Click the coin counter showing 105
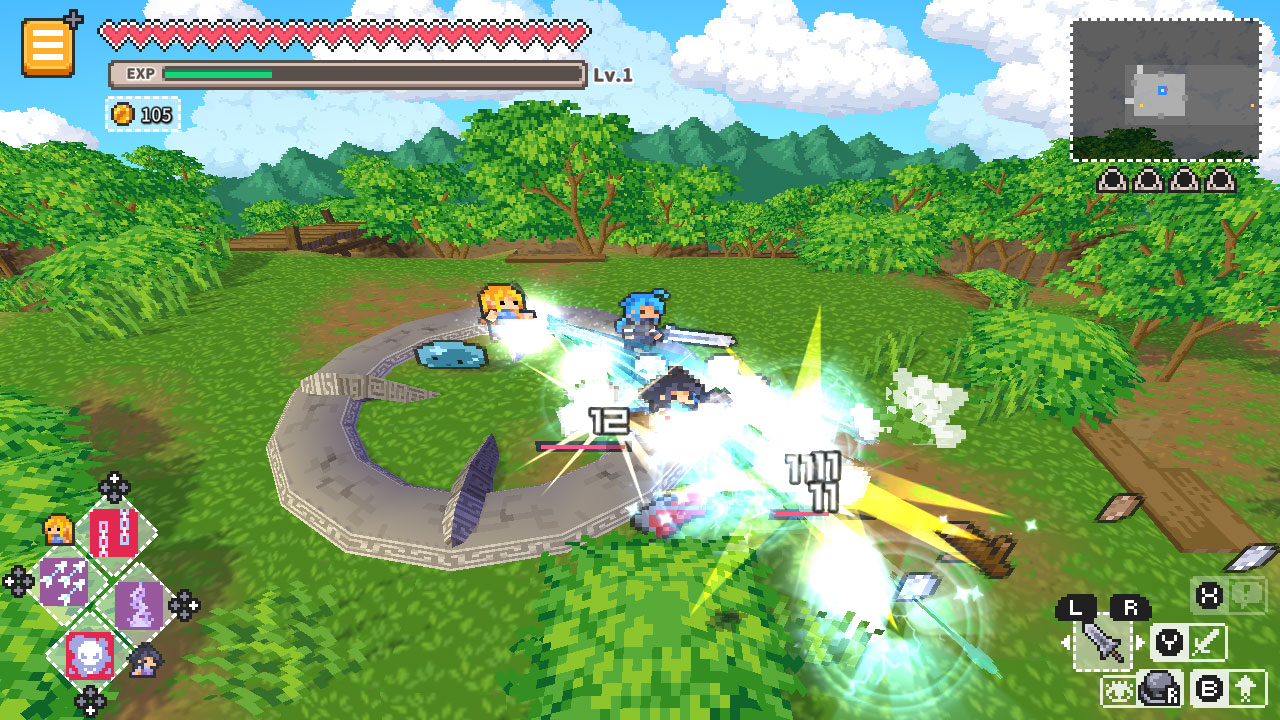1280x720 pixels. click(x=141, y=114)
